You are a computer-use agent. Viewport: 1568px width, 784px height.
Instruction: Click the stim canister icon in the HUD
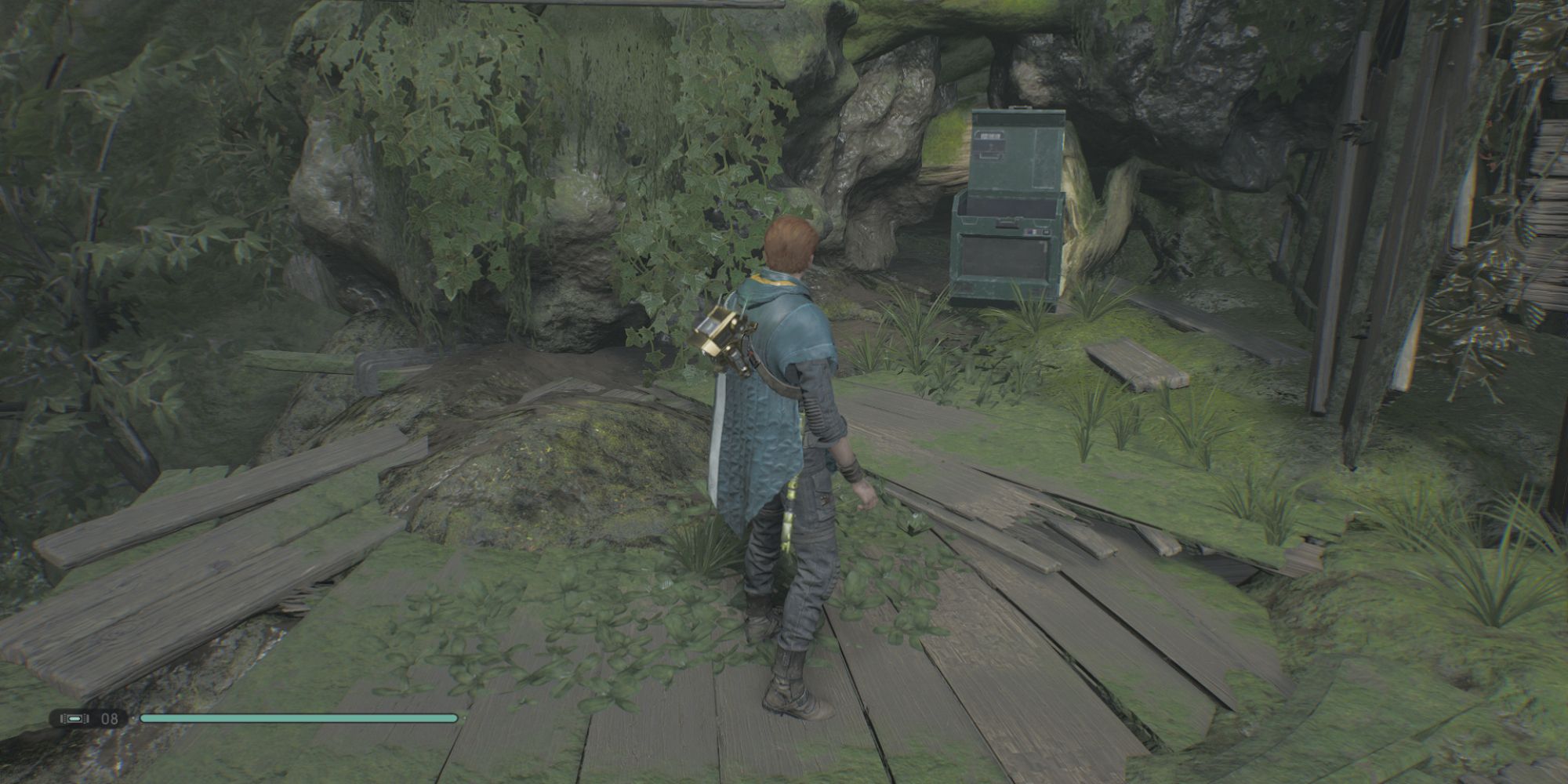[74, 717]
